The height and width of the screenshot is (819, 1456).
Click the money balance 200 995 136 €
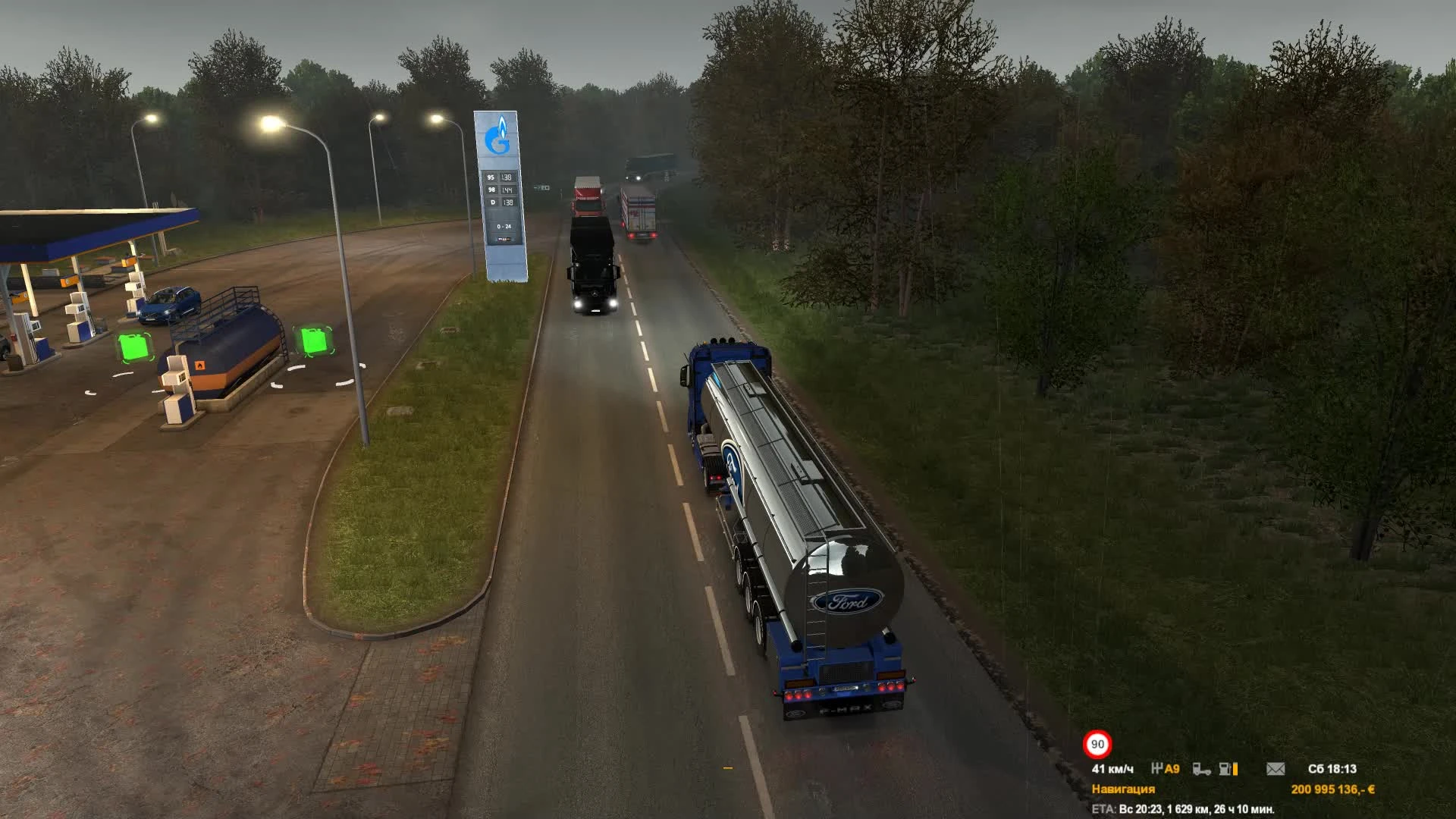[1333, 789]
